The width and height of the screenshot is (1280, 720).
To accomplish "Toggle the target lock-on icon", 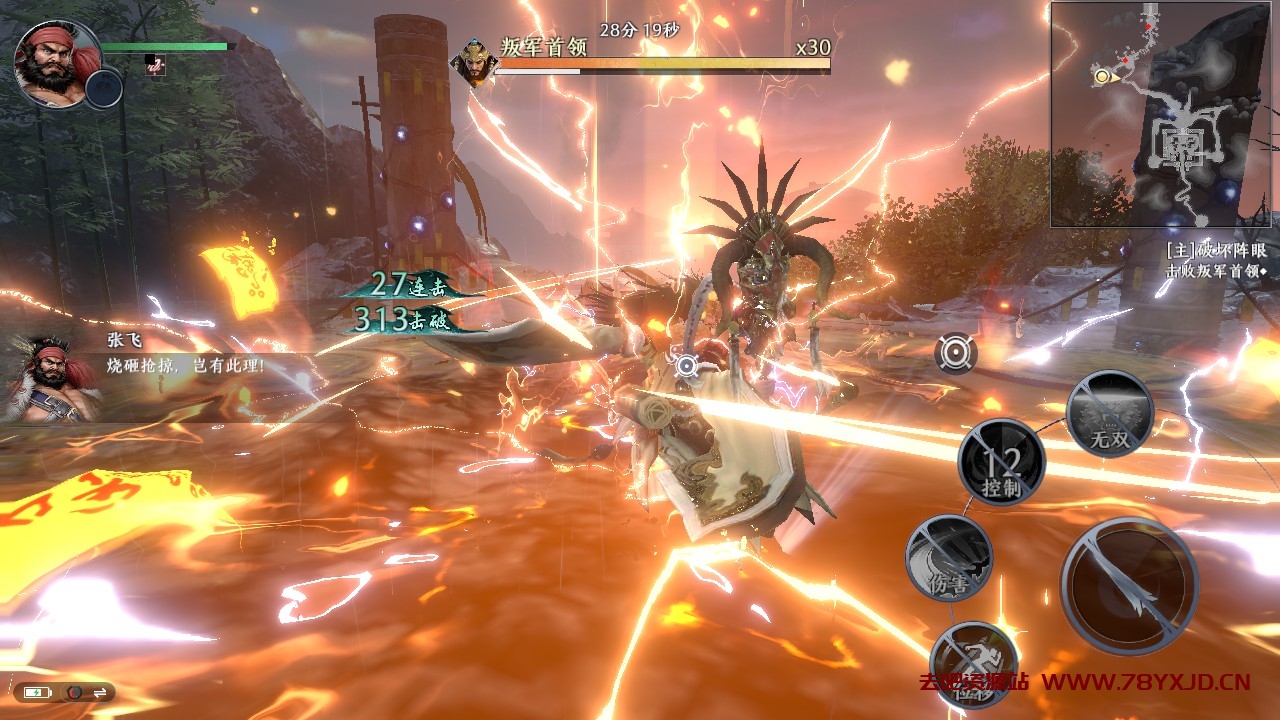I will [956, 352].
